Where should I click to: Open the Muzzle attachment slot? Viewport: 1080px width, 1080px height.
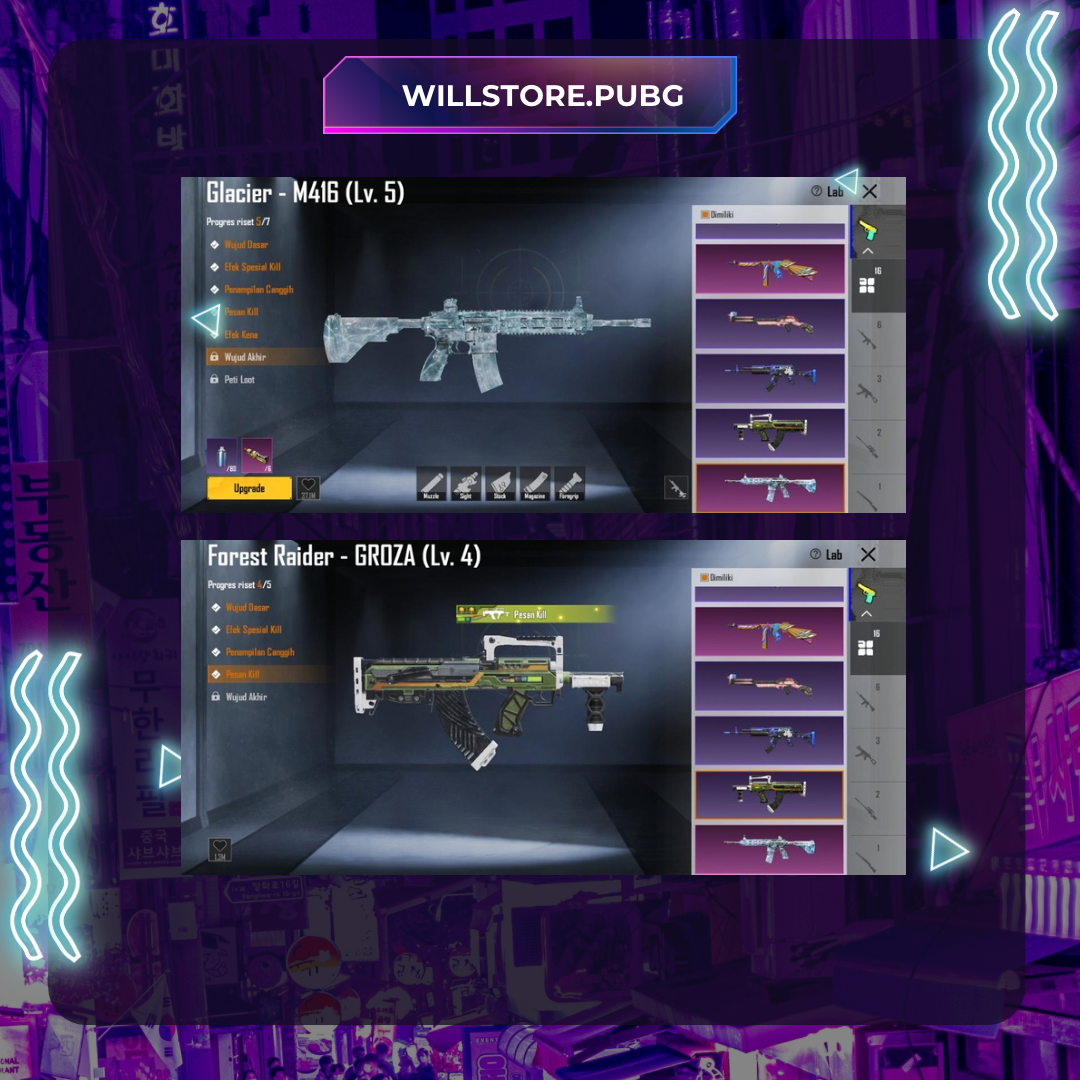tap(433, 484)
